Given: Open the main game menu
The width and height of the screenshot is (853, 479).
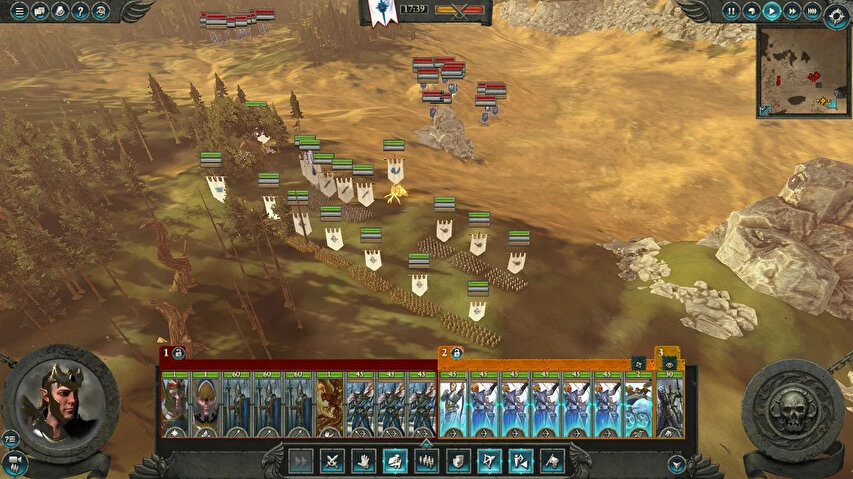Looking at the screenshot, I should [18, 11].
